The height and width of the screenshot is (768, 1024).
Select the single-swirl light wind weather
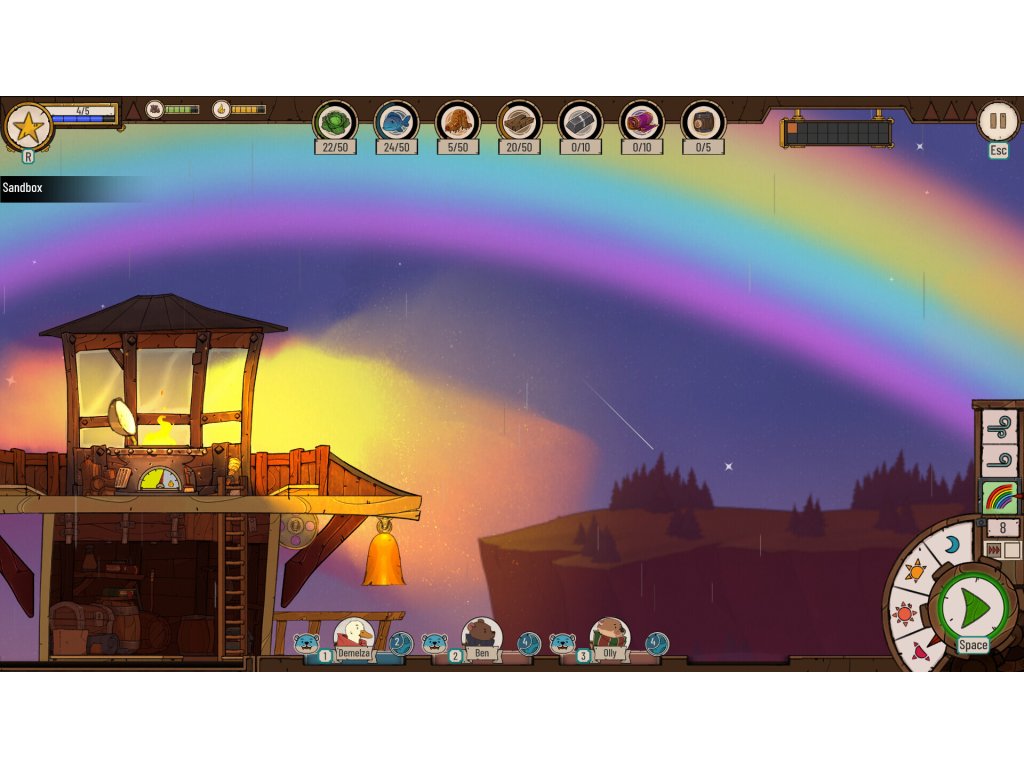[x=999, y=462]
